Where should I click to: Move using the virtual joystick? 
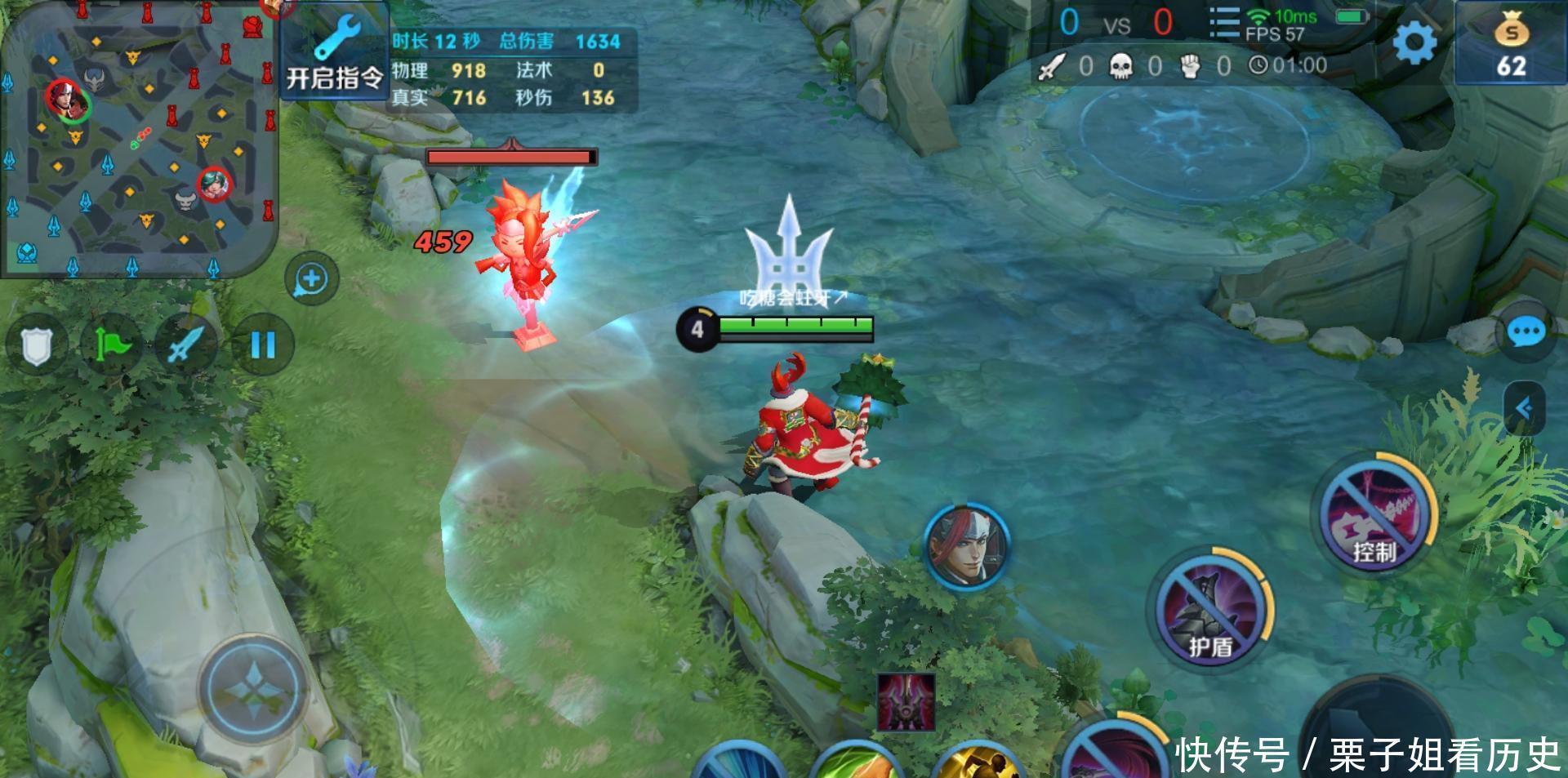pos(254,690)
